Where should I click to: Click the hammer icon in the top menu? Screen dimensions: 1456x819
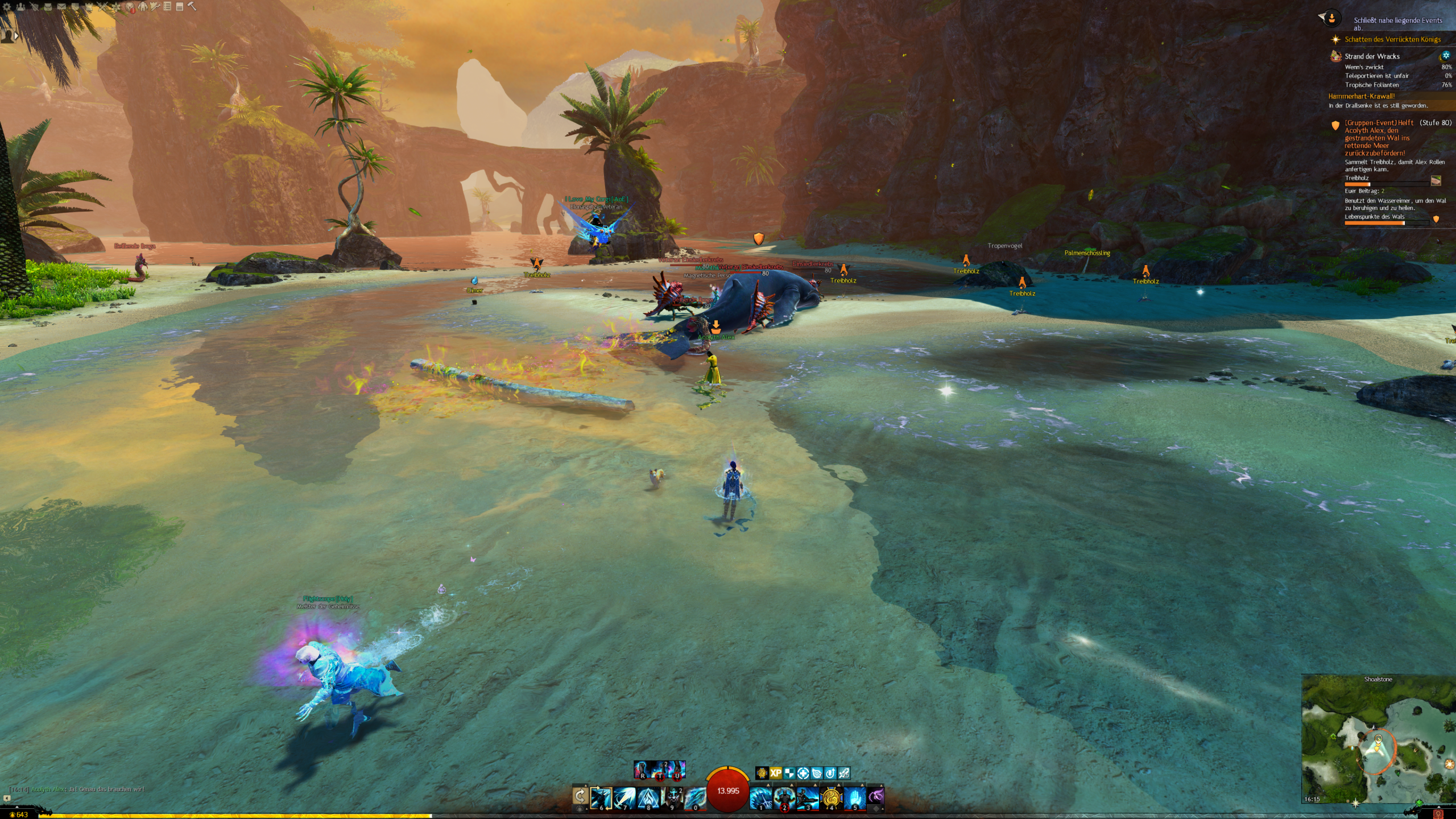tap(192, 7)
